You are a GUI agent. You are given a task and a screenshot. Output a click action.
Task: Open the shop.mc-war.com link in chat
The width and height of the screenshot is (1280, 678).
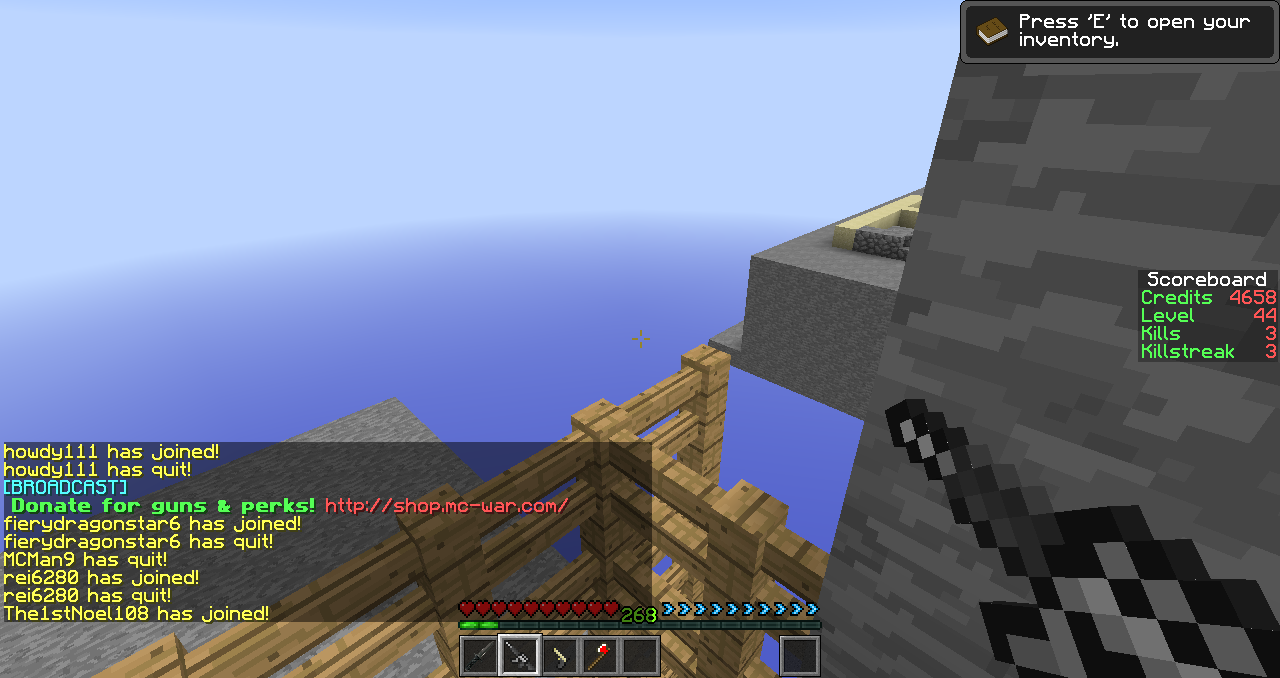(446, 506)
